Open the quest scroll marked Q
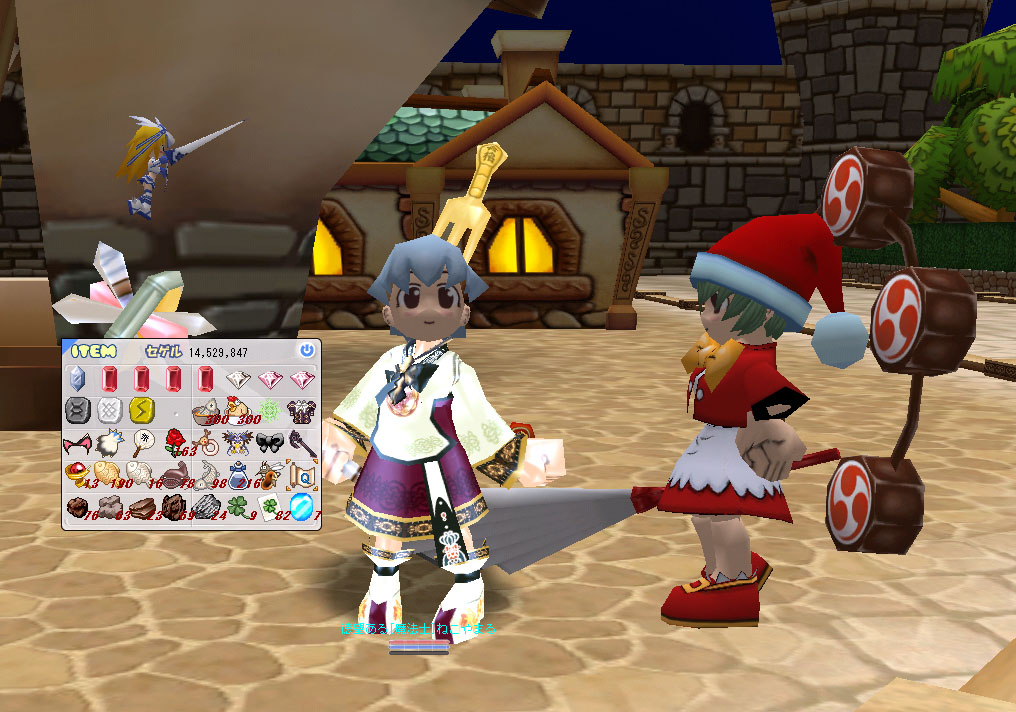Image resolution: width=1016 pixels, height=712 pixels. [x=301, y=473]
